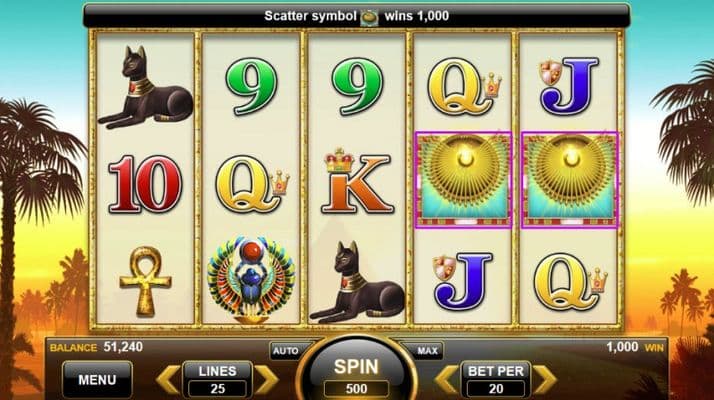The image size is (714, 400).
Task: Enable AUTO spin mode
Action: pos(284,352)
